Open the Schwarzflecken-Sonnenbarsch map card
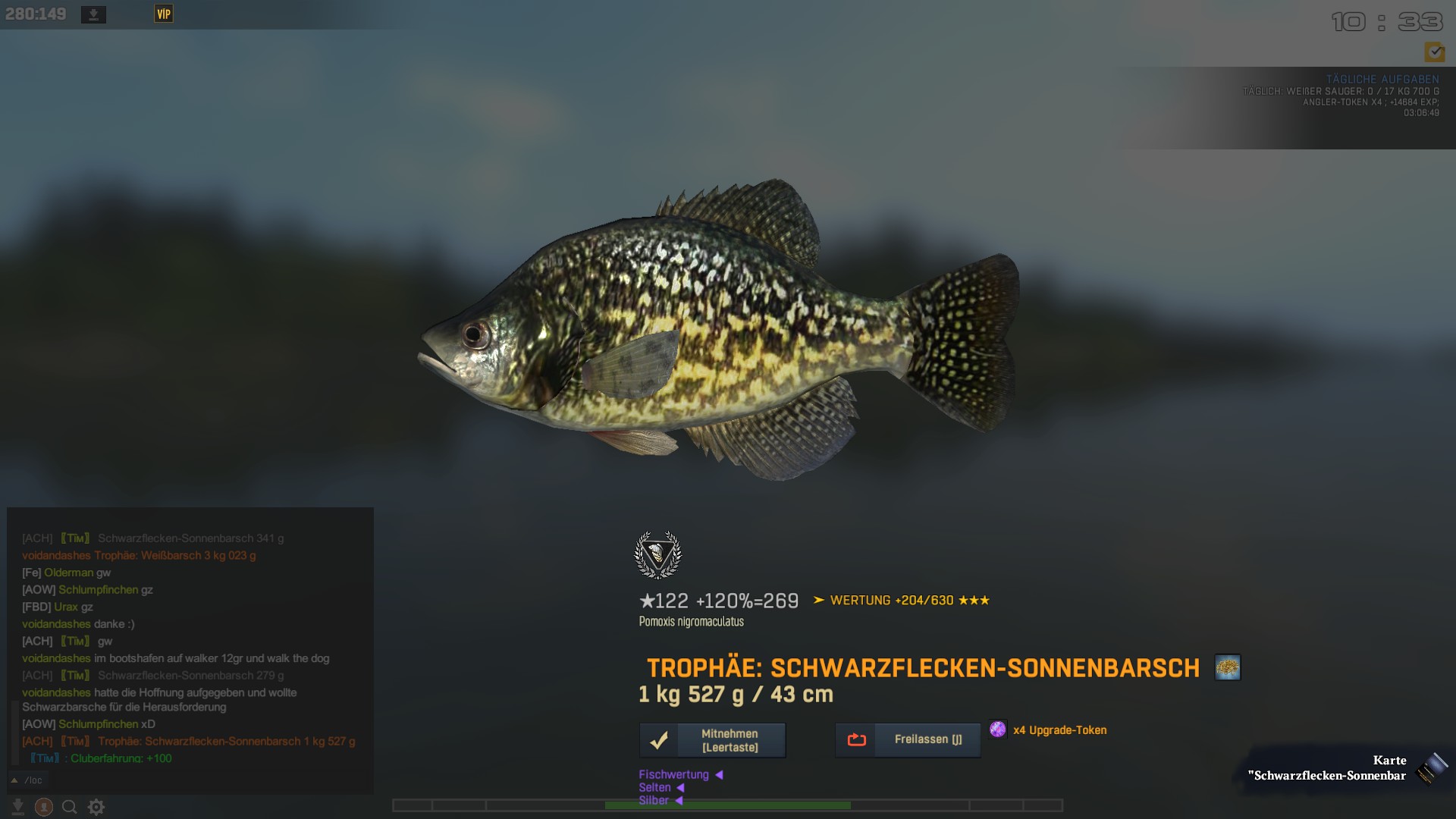The image size is (1456, 819). [x=1348, y=767]
